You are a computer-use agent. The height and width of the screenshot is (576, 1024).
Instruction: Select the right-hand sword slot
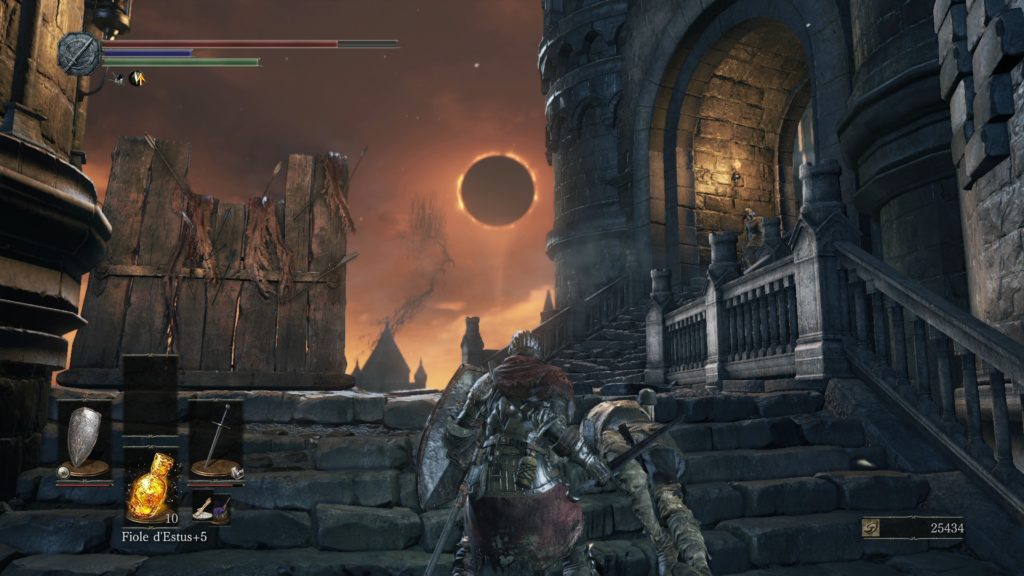[x=215, y=438]
